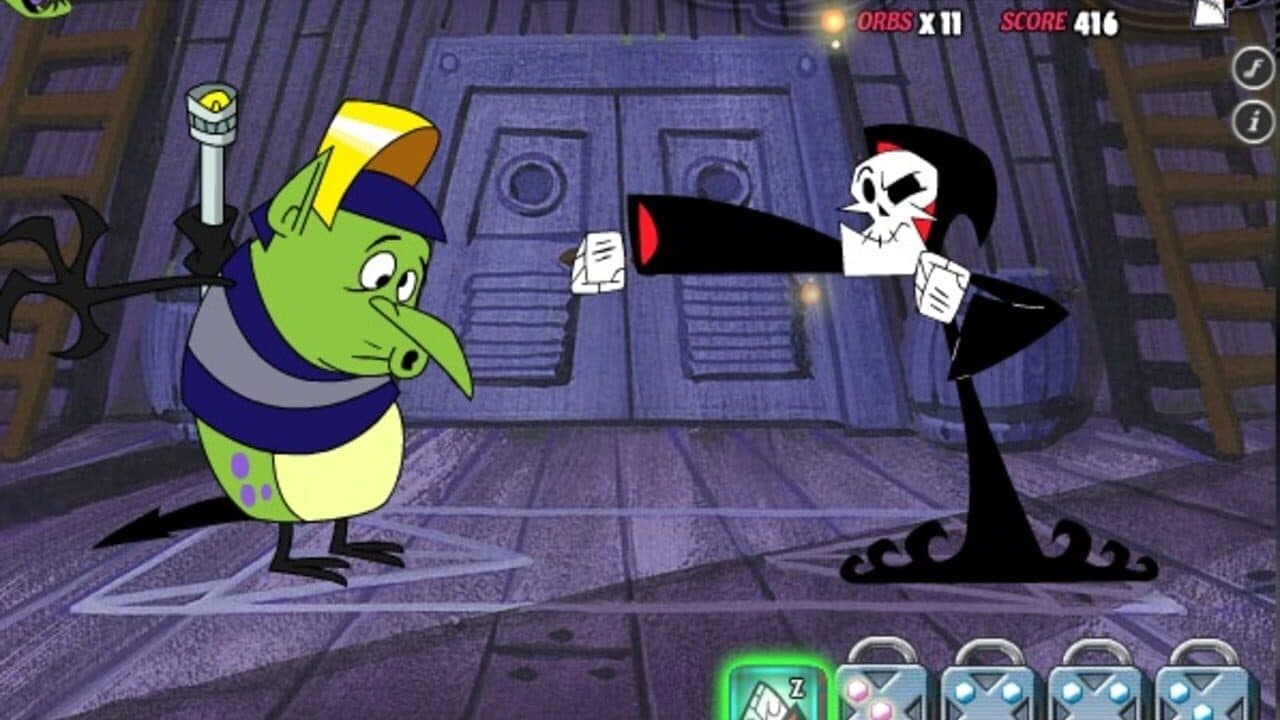This screenshot has height=720, width=1280.
Task: Click the ORBS x11 counter
Action: [905, 18]
